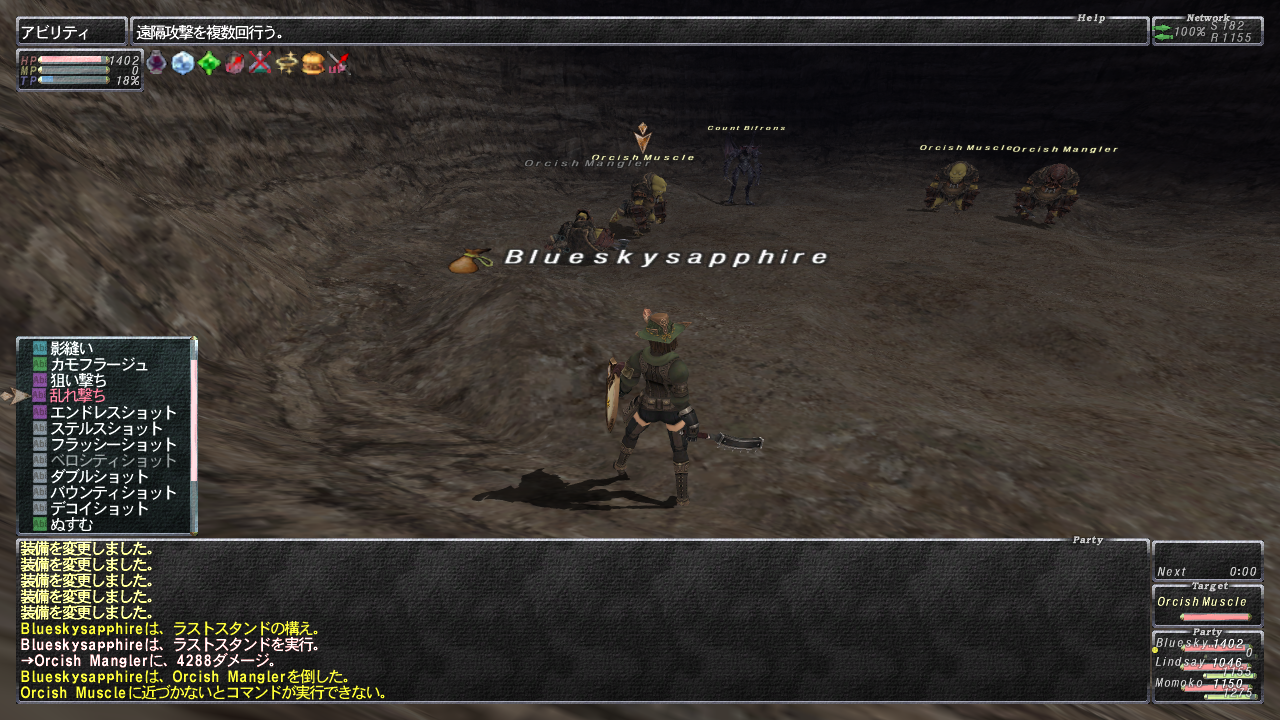Screen dimensions: 1280x720
Task: Select the golden sparkle halo buff icon
Action: [x=286, y=64]
